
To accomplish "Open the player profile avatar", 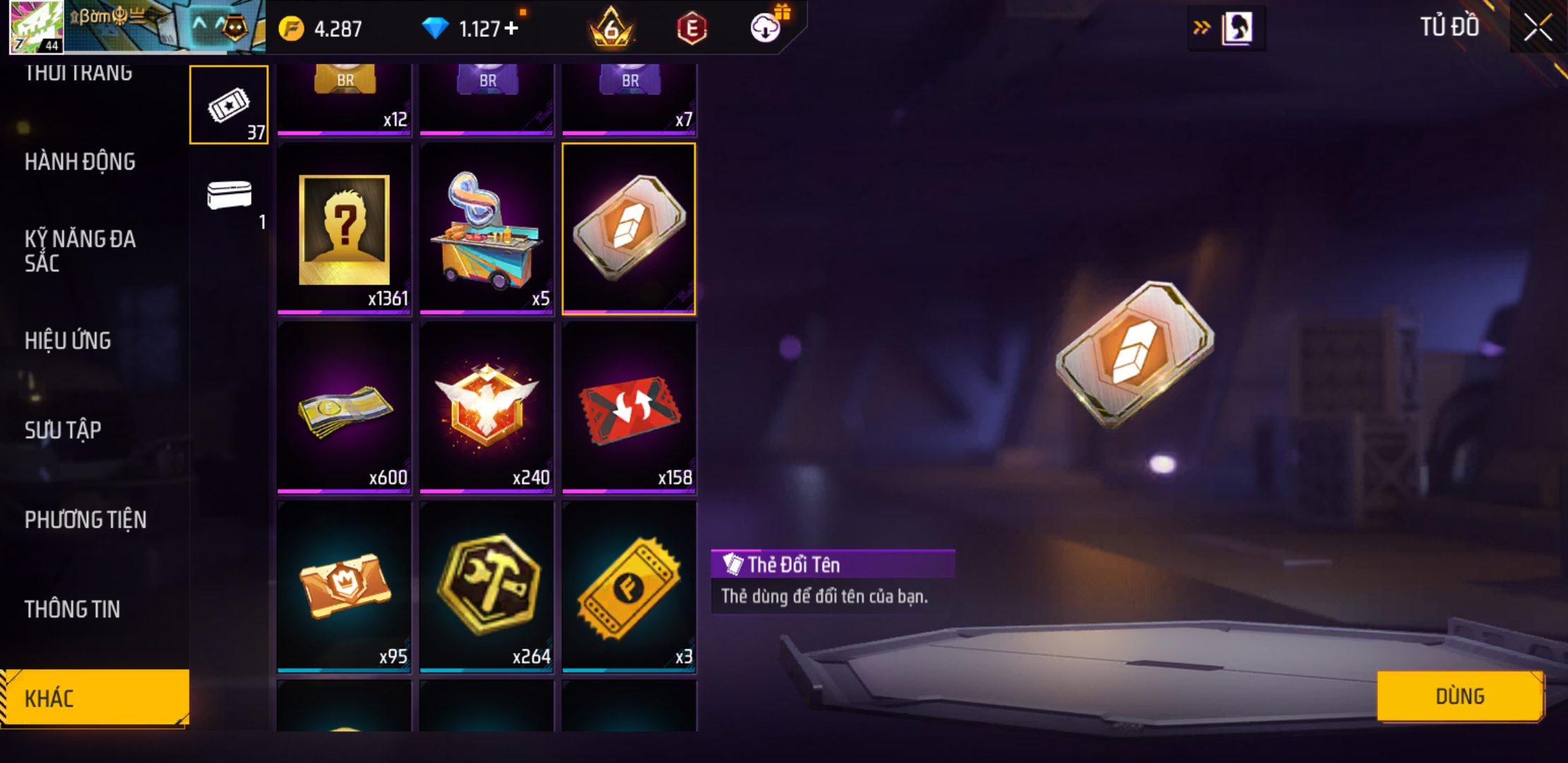I will click(x=36, y=27).
